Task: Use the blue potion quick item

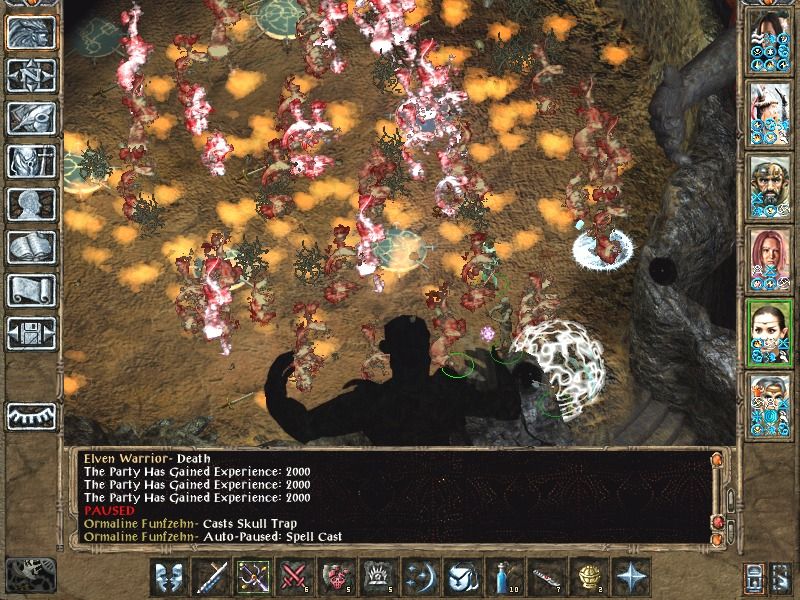Action: 499,576
